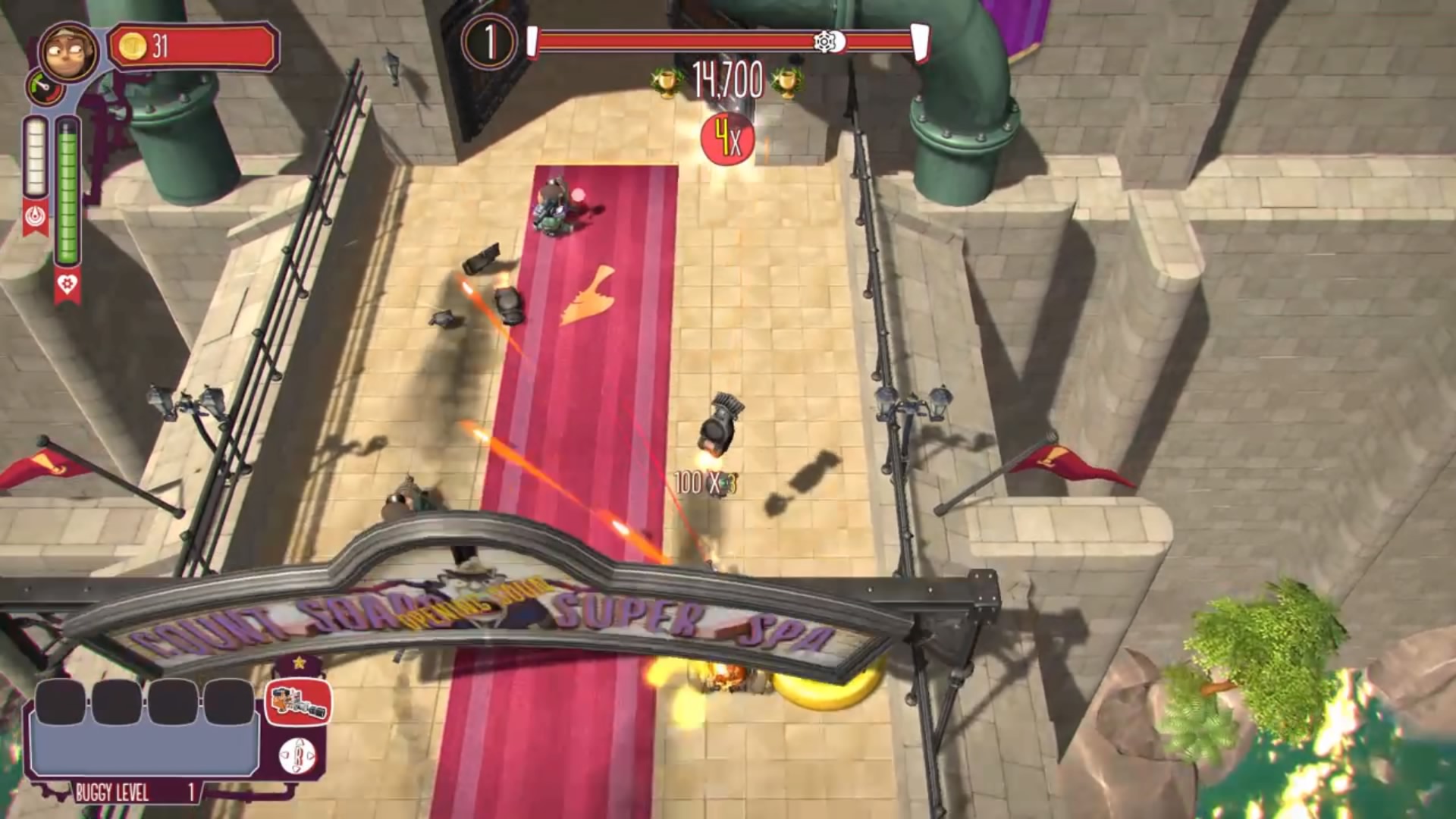The image size is (1456, 819).
Task: Click the wave number one badge
Action: [x=489, y=42]
